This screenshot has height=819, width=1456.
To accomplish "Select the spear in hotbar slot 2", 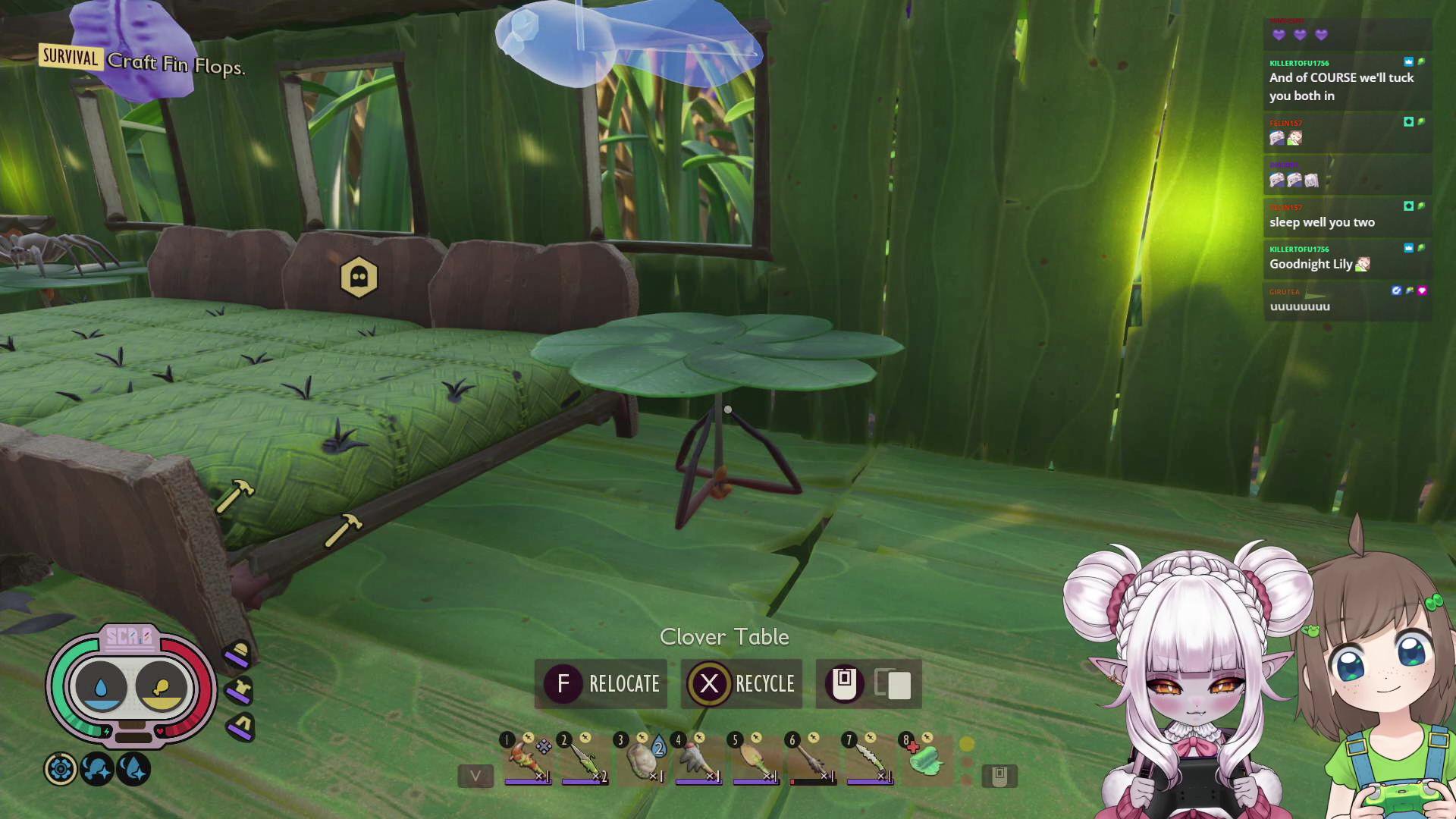I will point(582,759).
